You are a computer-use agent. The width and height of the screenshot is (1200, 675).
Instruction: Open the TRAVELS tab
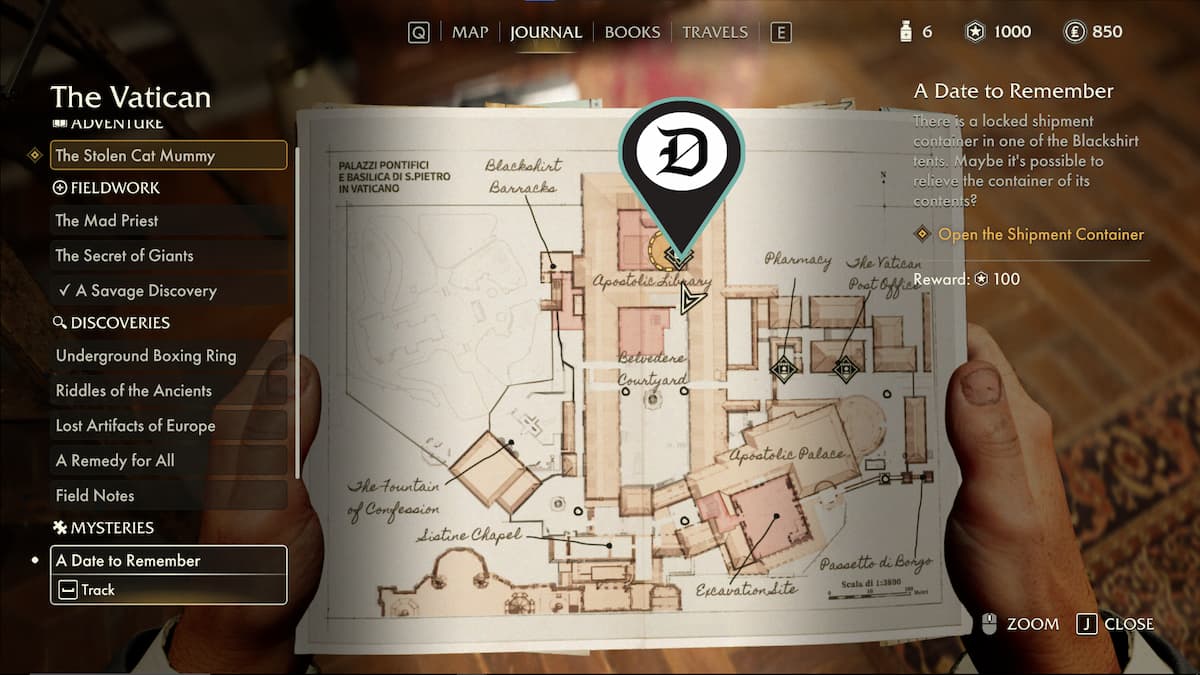pyautogui.click(x=716, y=32)
